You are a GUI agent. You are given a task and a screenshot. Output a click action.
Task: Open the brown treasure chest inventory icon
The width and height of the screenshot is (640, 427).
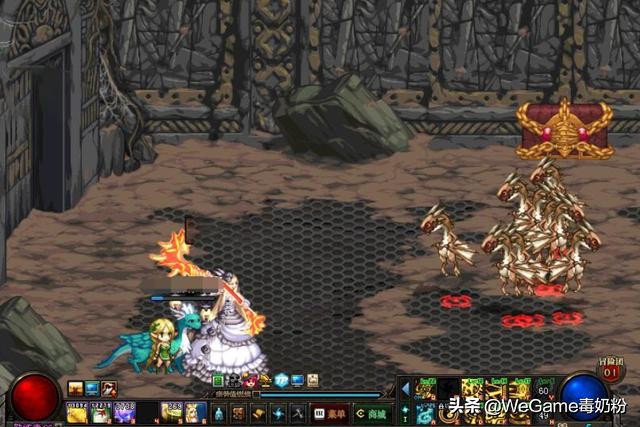click(238, 414)
